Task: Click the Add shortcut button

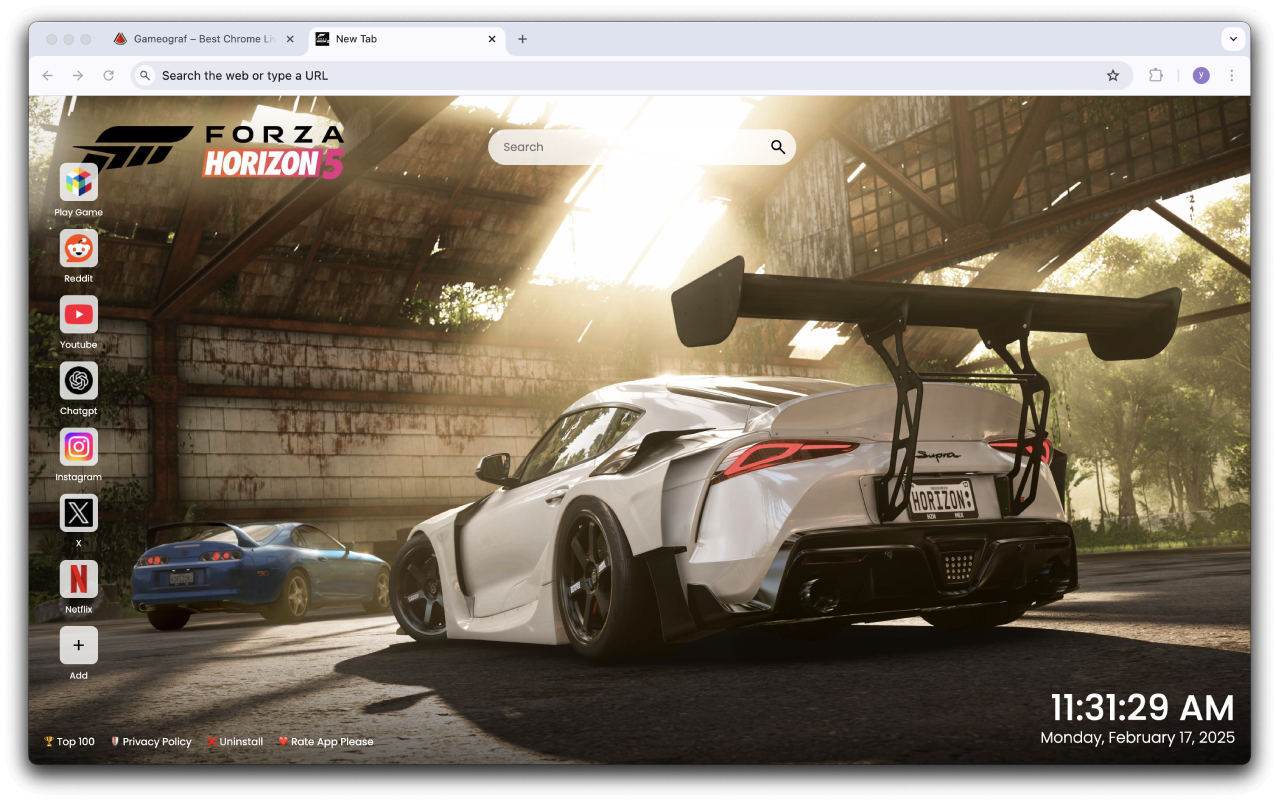Action: [78, 647]
